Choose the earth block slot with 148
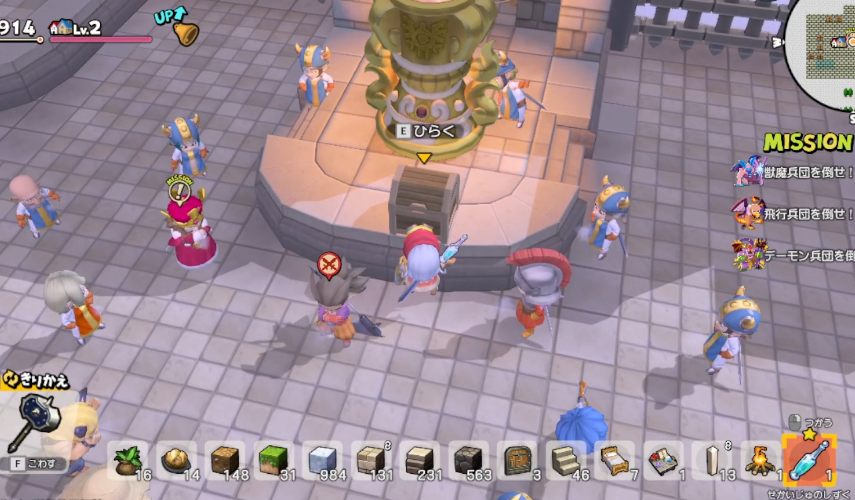This screenshot has height=500, width=855. tap(226, 460)
